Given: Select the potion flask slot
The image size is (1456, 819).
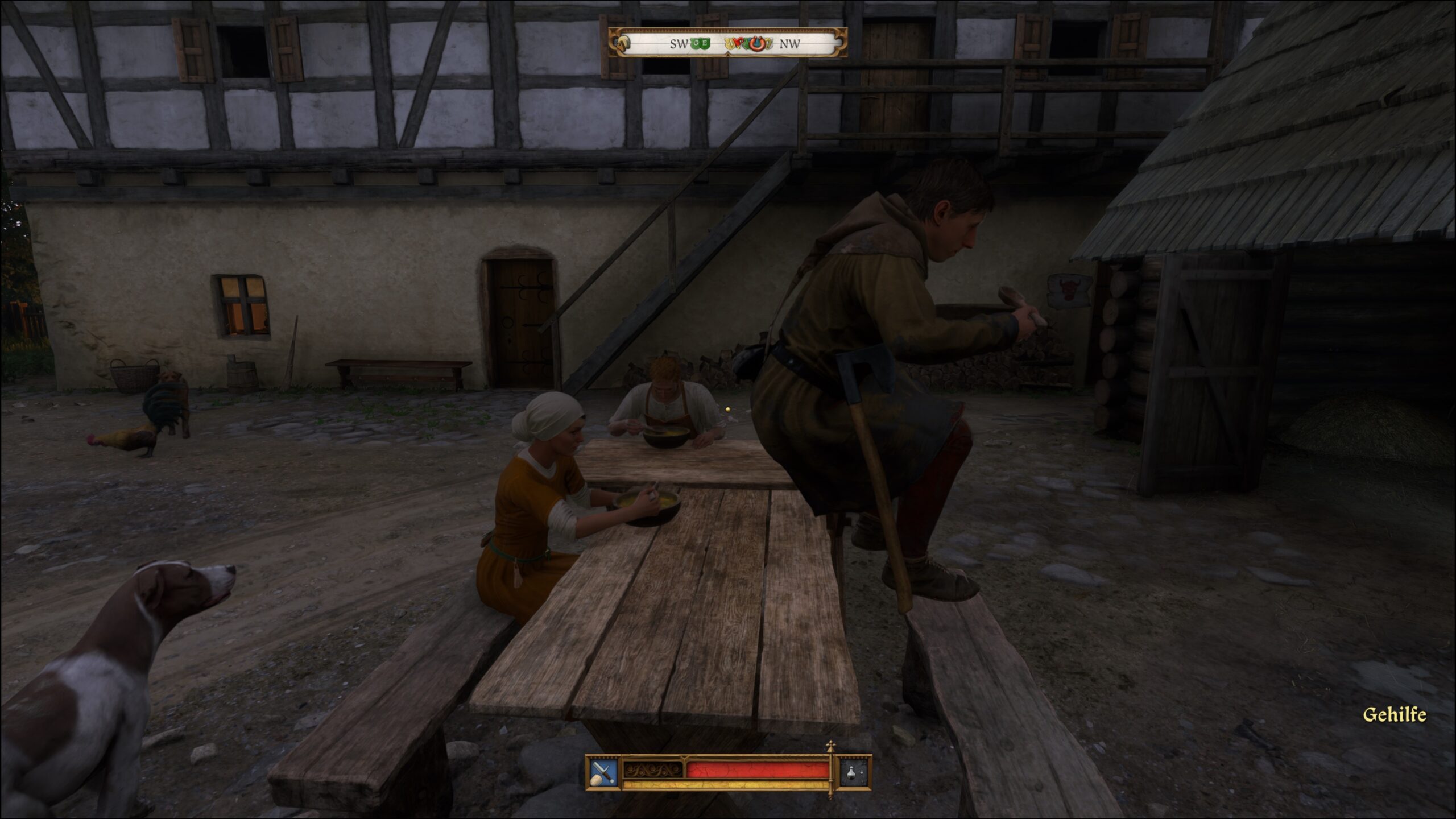Looking at the screenshot, I should (x=855, y=772).
